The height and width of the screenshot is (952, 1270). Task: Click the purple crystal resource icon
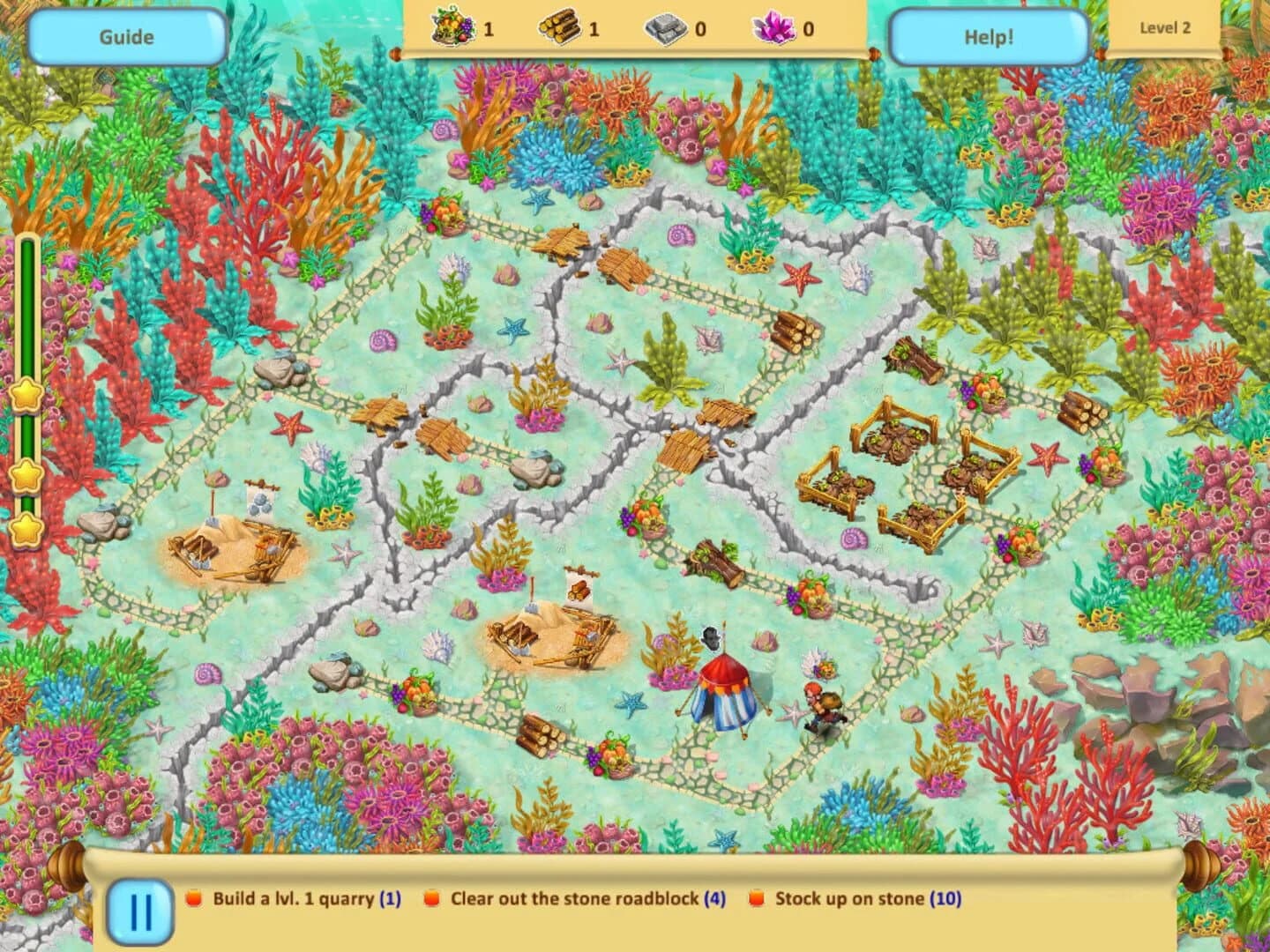click(x=774, y=28)
